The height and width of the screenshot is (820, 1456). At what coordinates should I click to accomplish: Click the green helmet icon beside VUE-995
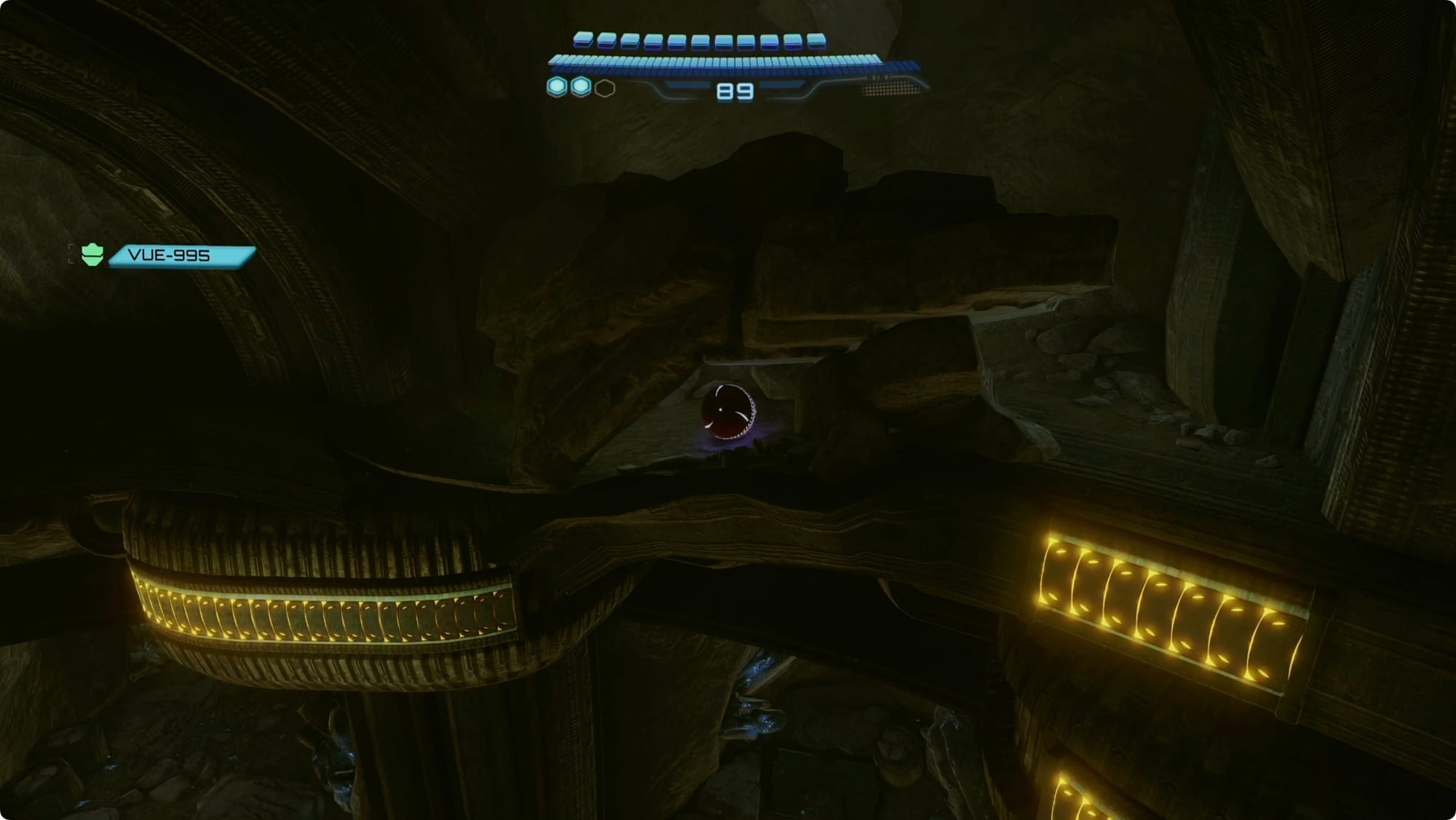[x=92, y=255]
